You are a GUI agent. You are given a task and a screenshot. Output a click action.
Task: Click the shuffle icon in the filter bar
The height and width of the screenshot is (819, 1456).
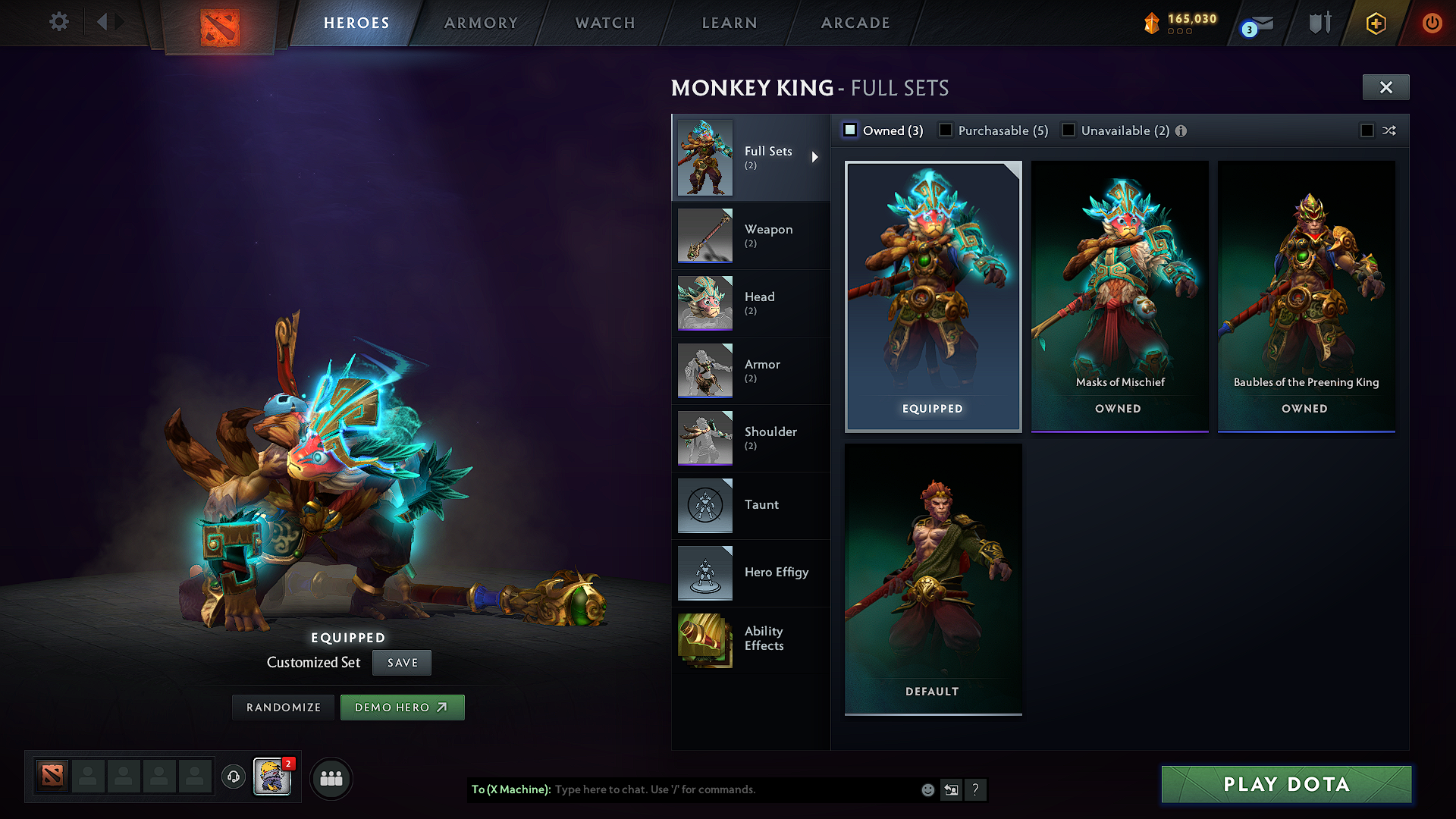tap(1389, 130)
